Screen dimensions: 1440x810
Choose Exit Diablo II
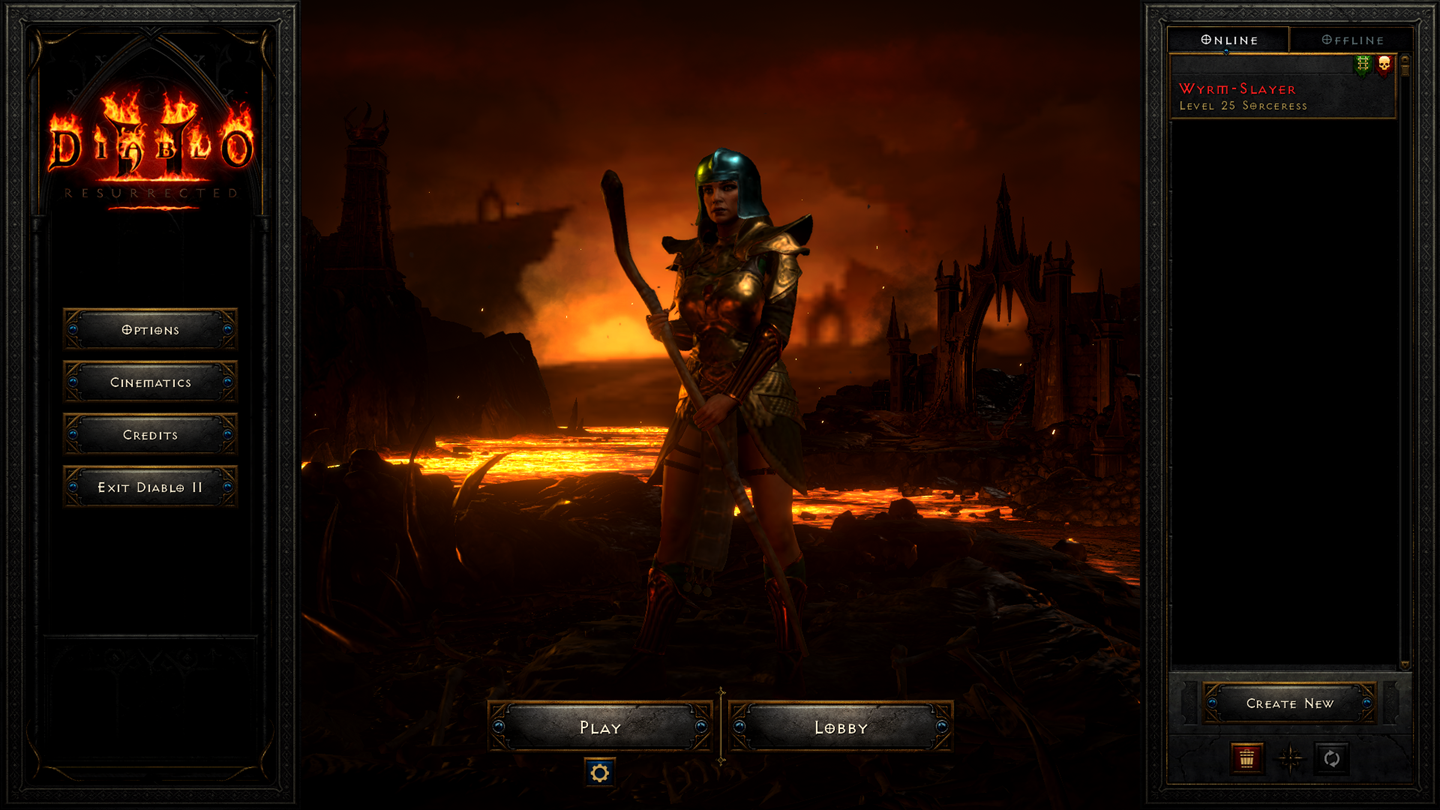tap(150, 487)
